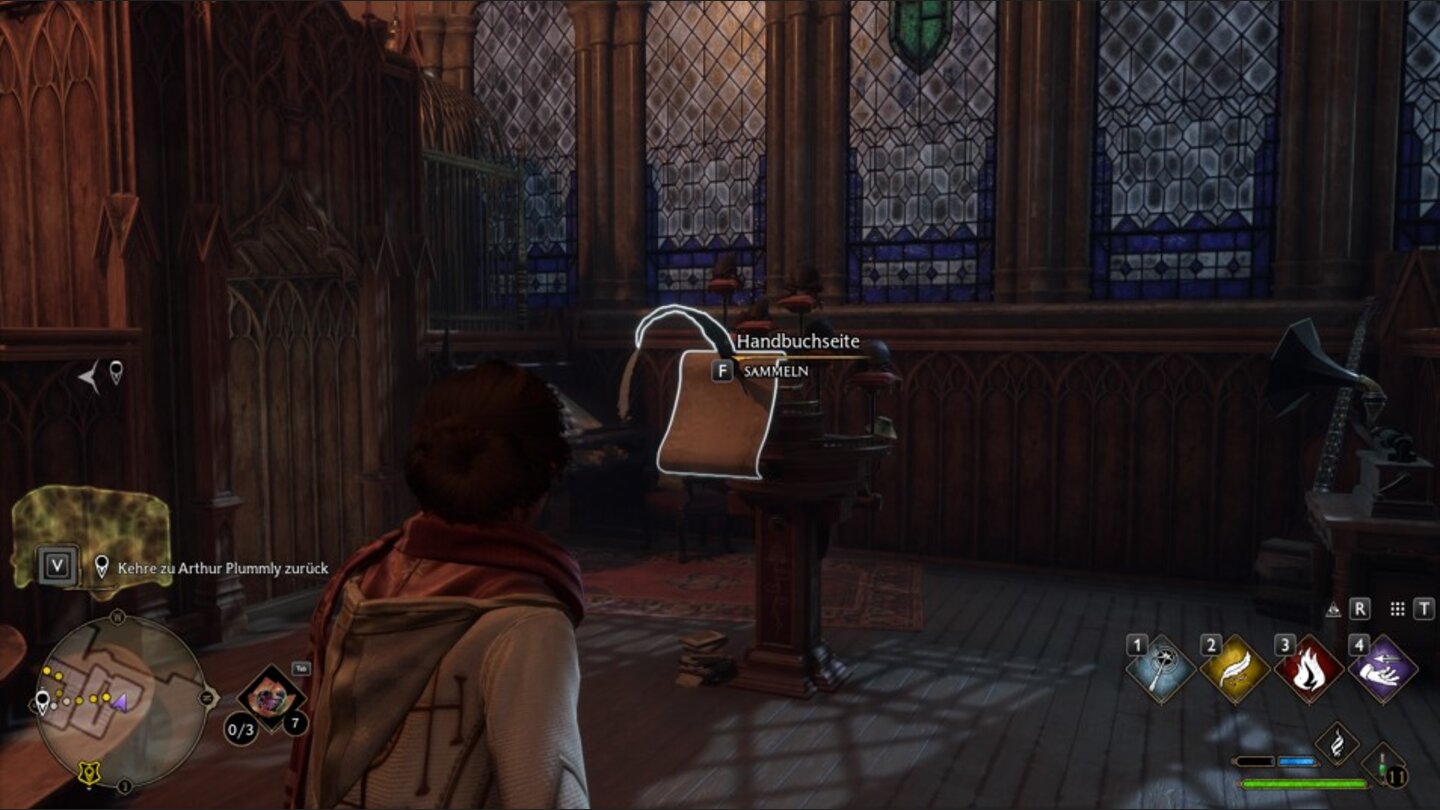The image size is (1440, 810).
Task: Cast the spell in slot 1
Action: click(x=1160, y=665)
